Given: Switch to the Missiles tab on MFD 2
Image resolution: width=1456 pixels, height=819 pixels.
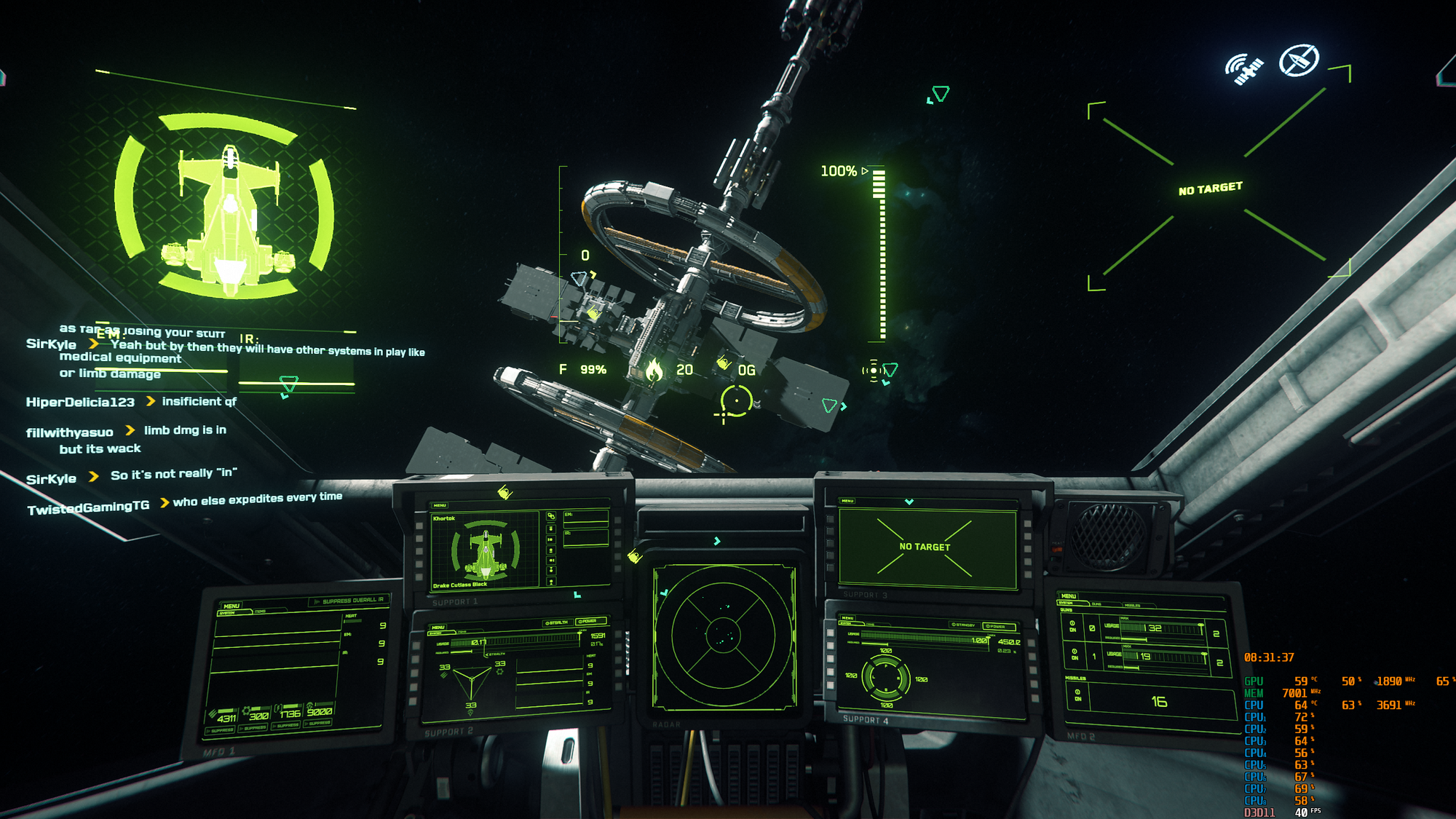Looking at the screenshot, I should 1132,605.
